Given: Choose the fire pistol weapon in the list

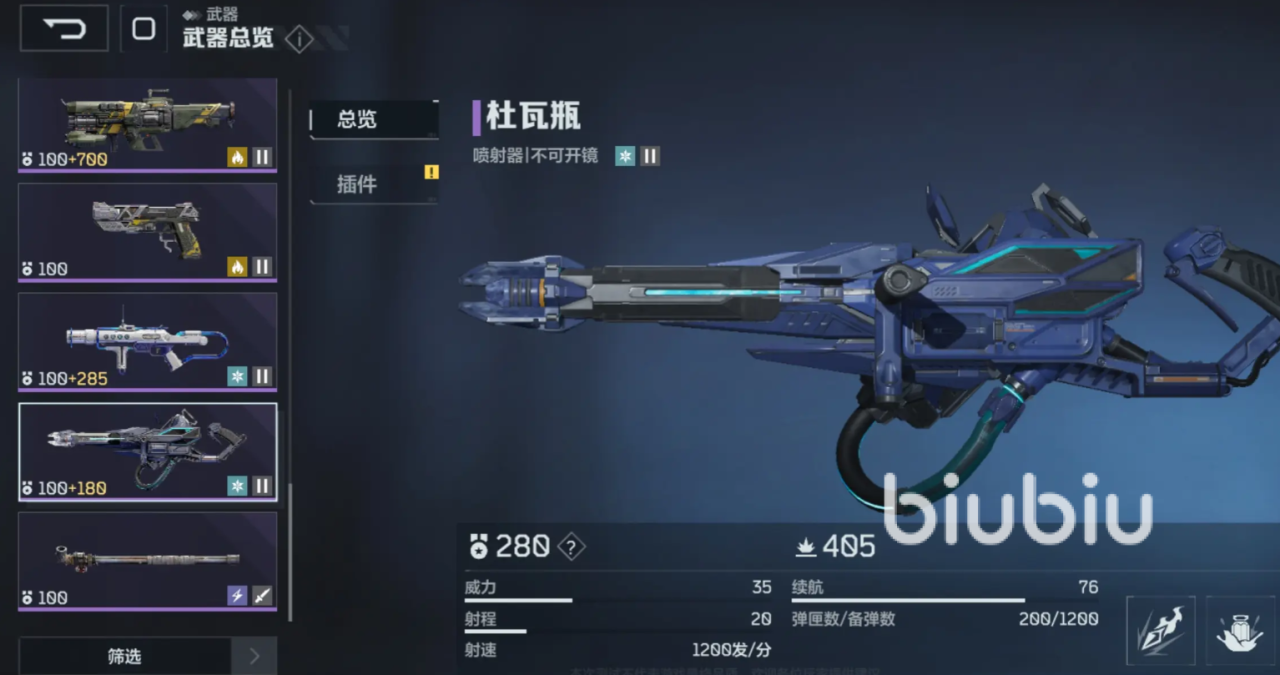Looking at the screenshot, I should 147,232.
